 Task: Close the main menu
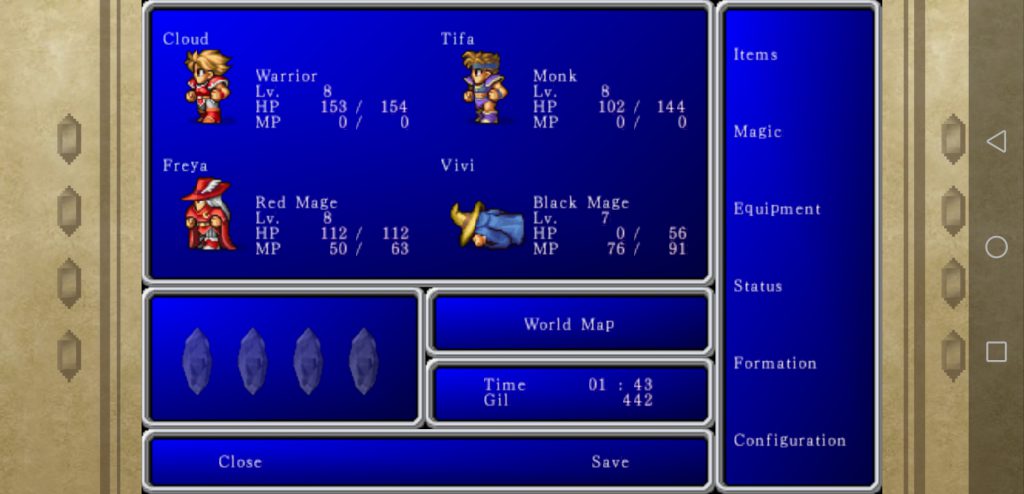(x=240, y=462)
